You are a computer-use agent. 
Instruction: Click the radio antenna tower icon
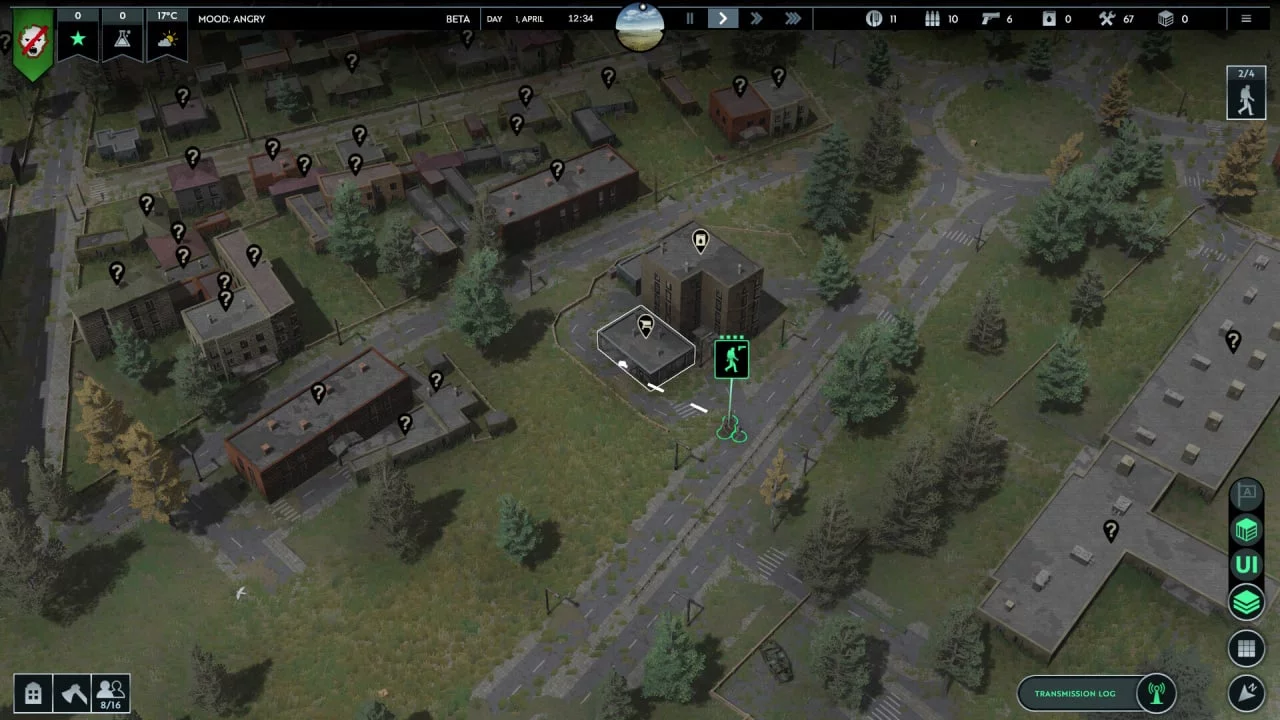tap(1156, 693)
